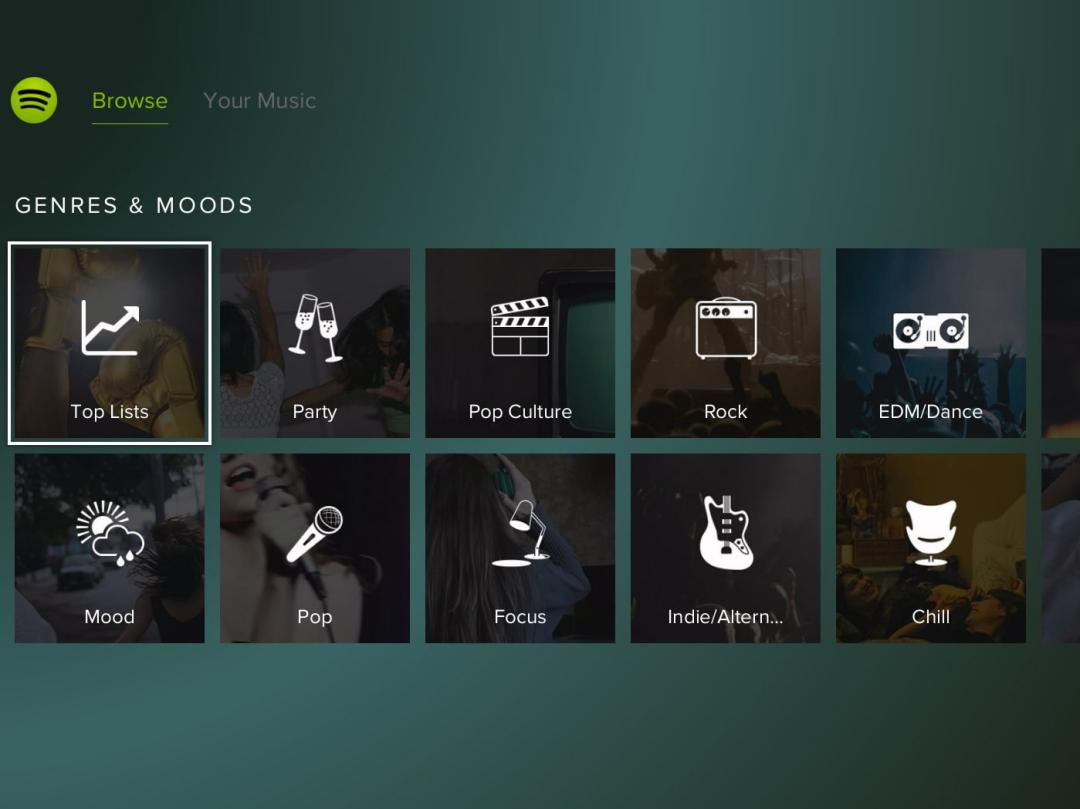This screenshot has width=1080, height=809.
Task: Open the Mood category tile
Action: coord(110,548)
